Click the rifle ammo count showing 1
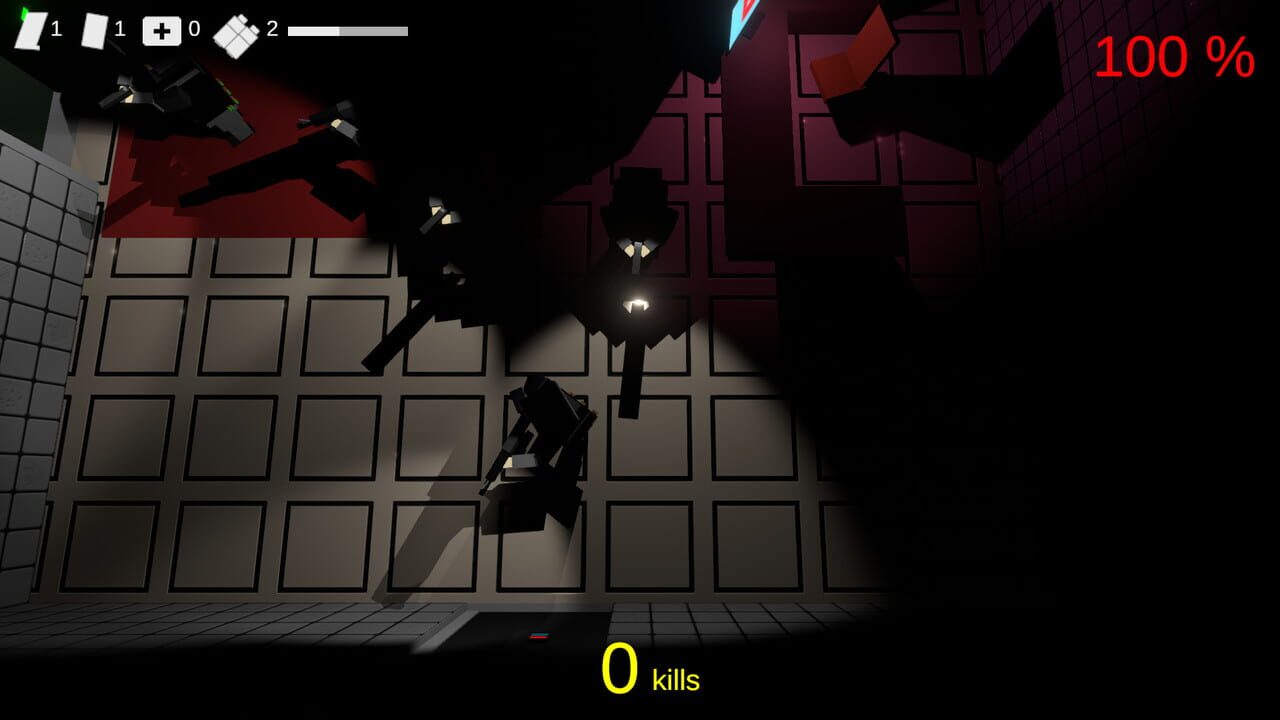 pos(57,28)
